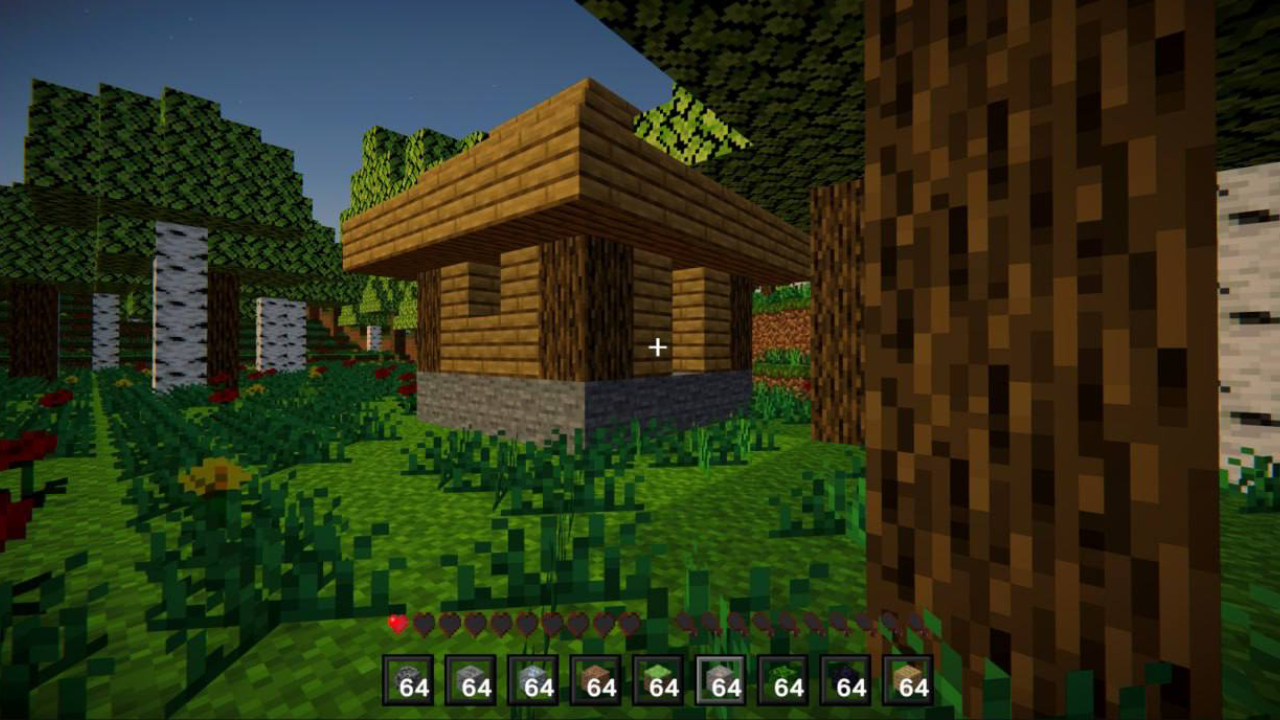
Task: Choose the green leaves block slot
Action: [x=783, y=680]
